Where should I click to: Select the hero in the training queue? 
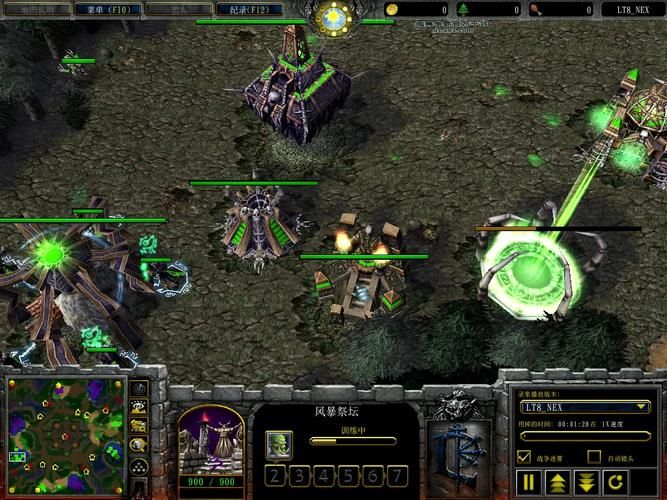point(279,442)
